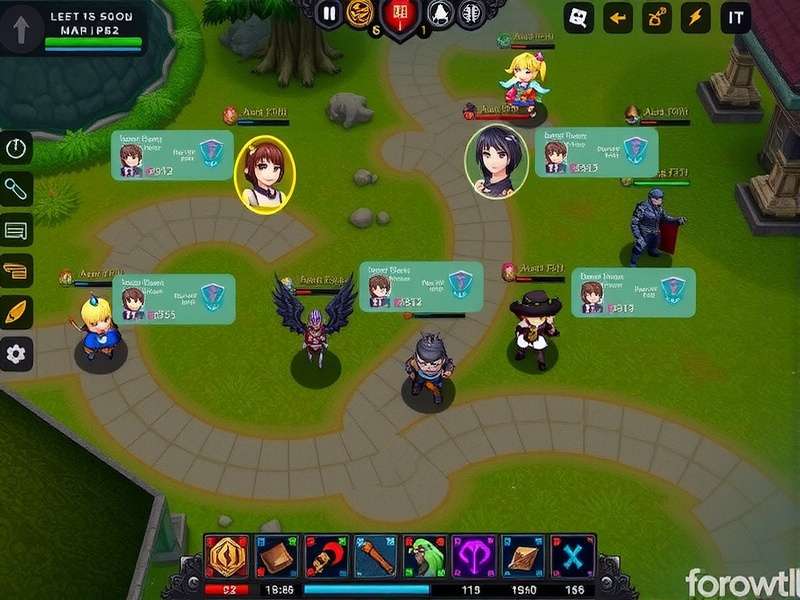Activate the green-haired character skill

tap(425, 556)
